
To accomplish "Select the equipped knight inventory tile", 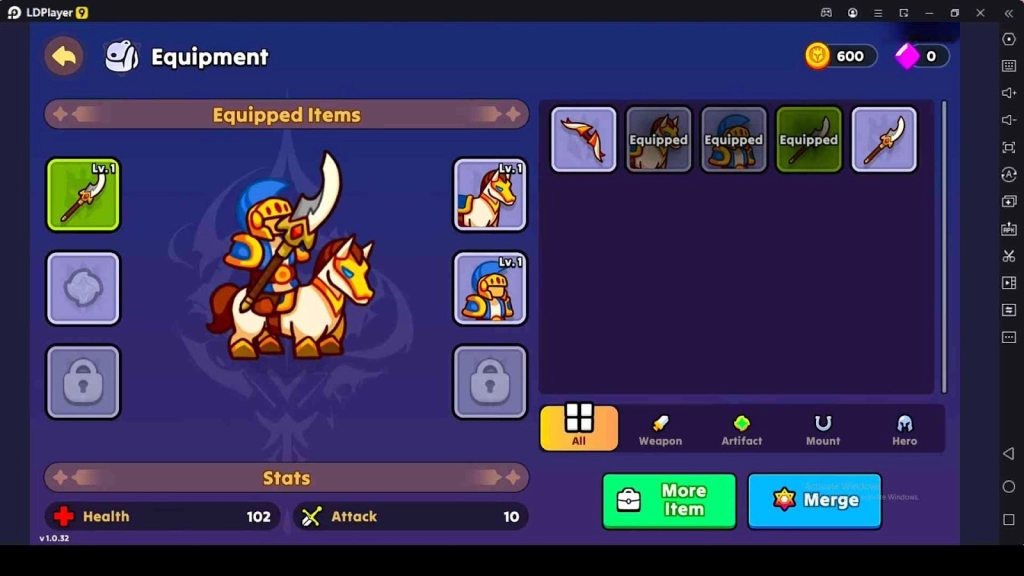I will pos(734,140).
